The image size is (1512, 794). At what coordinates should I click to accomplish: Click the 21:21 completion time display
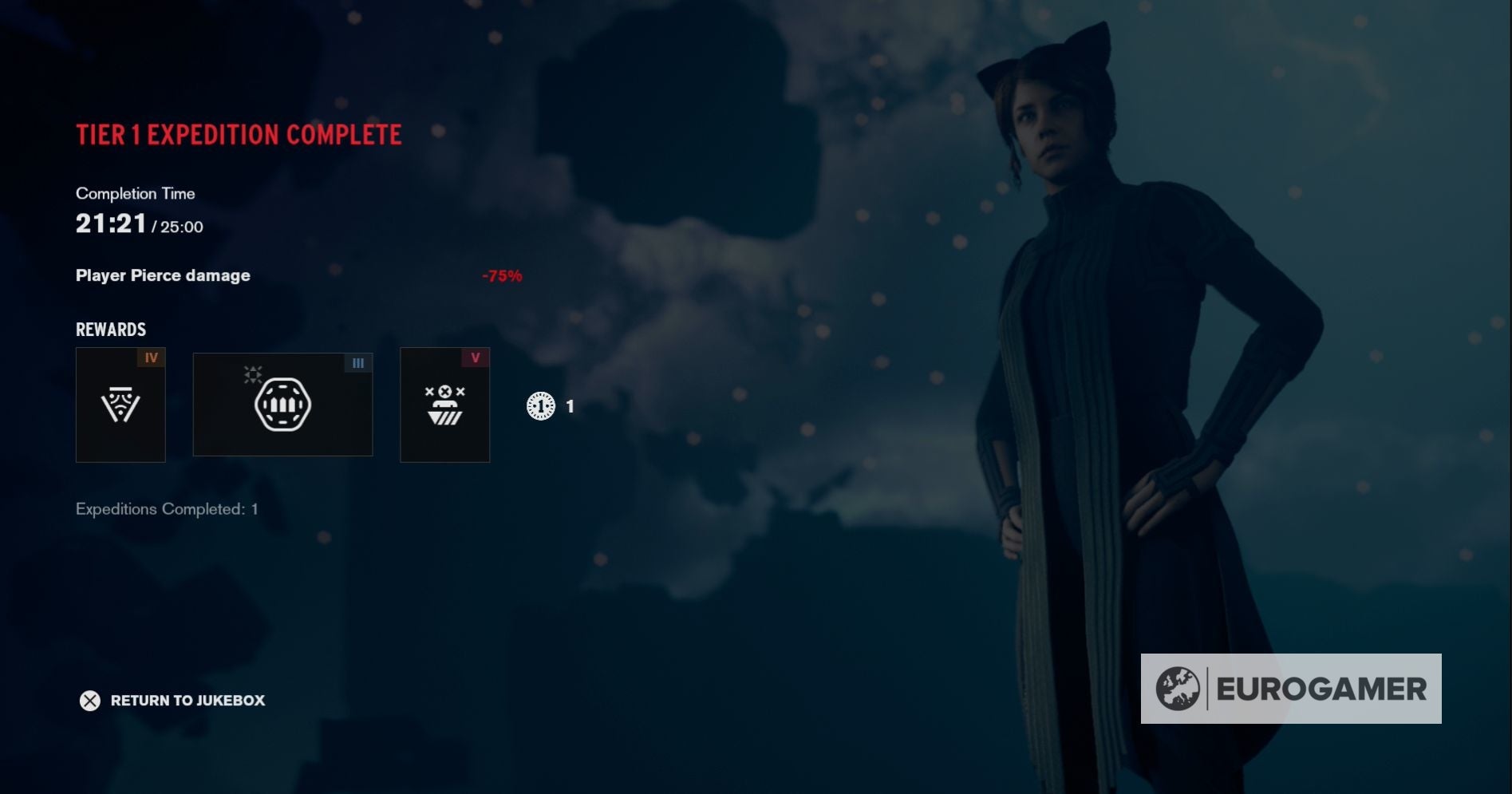109,223
